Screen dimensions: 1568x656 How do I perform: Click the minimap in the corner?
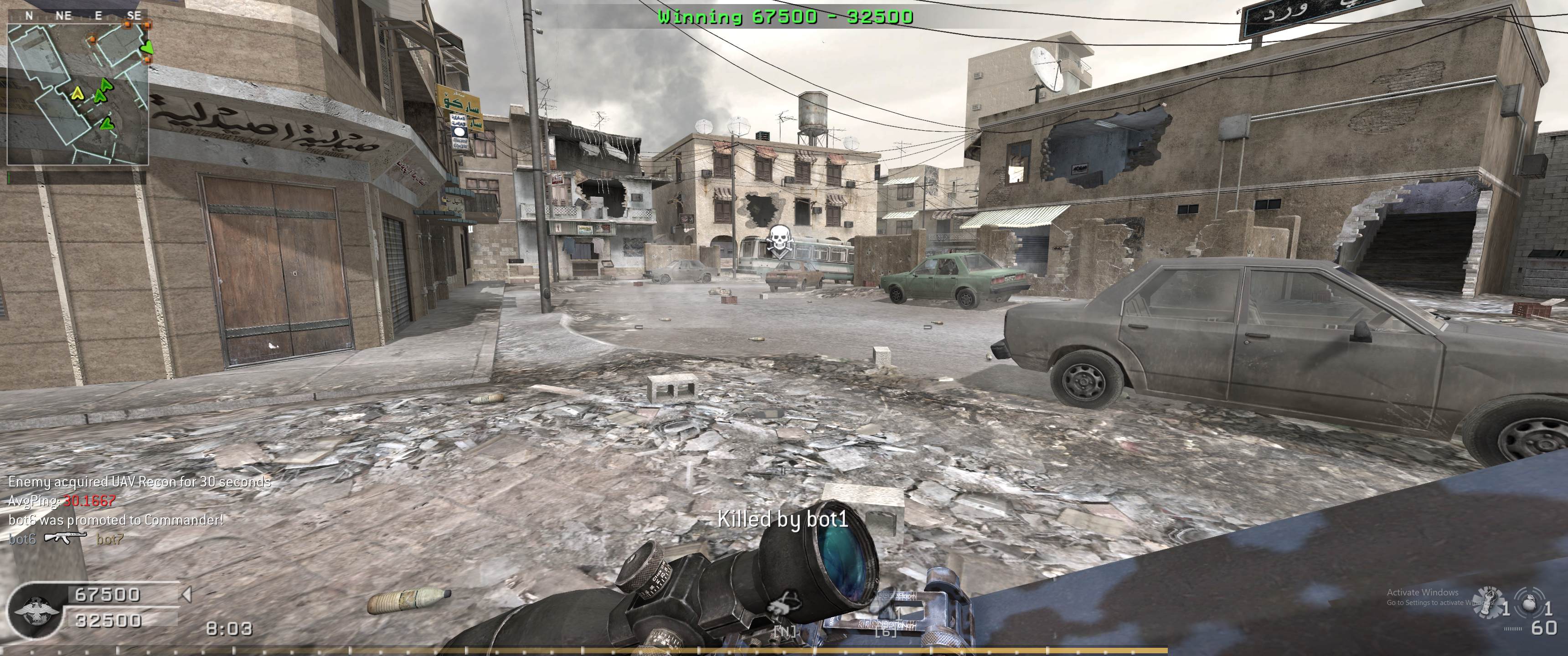78,94
